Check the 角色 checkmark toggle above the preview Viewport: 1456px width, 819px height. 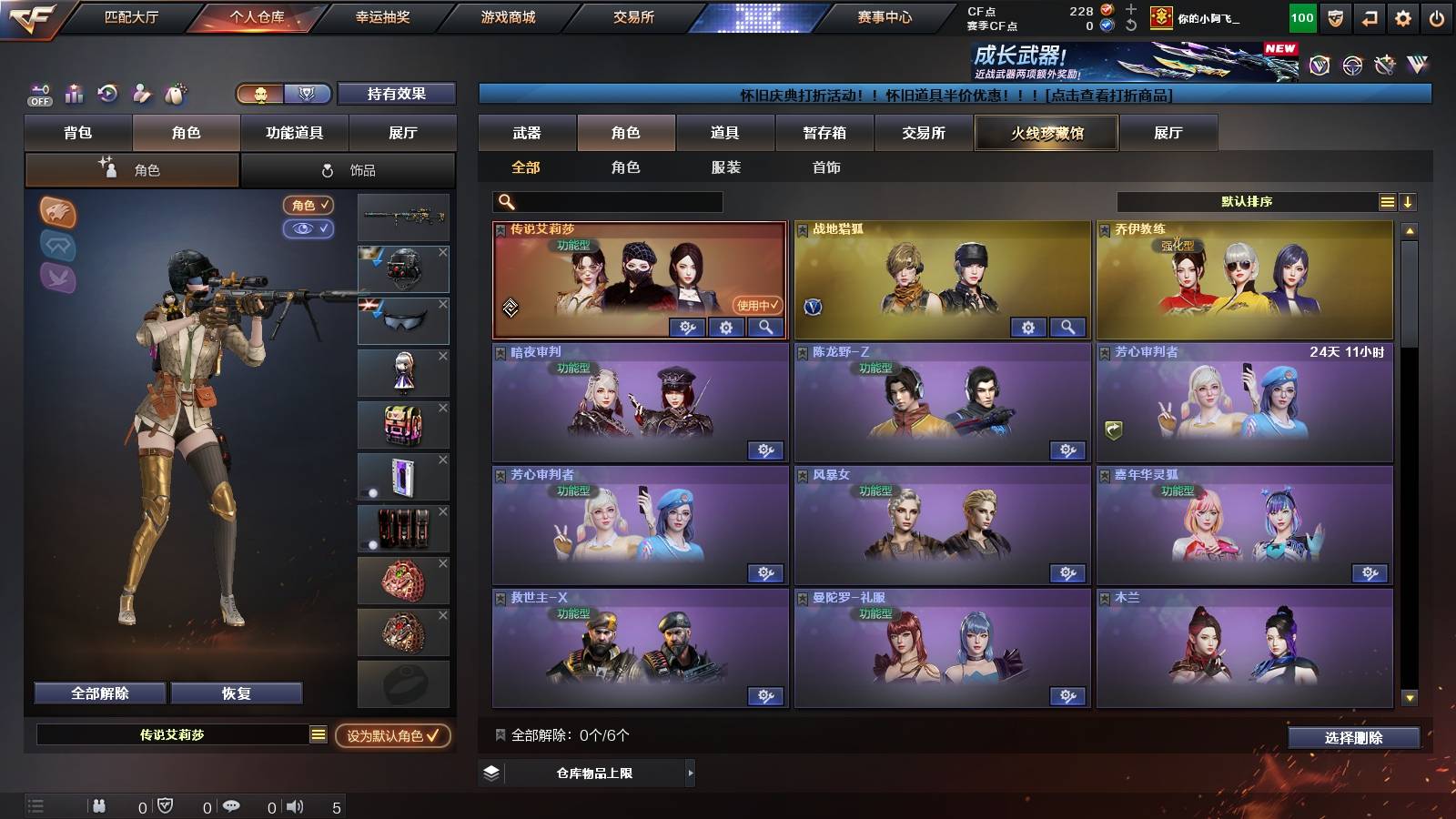pyautogui.click(x=309, y=205)
